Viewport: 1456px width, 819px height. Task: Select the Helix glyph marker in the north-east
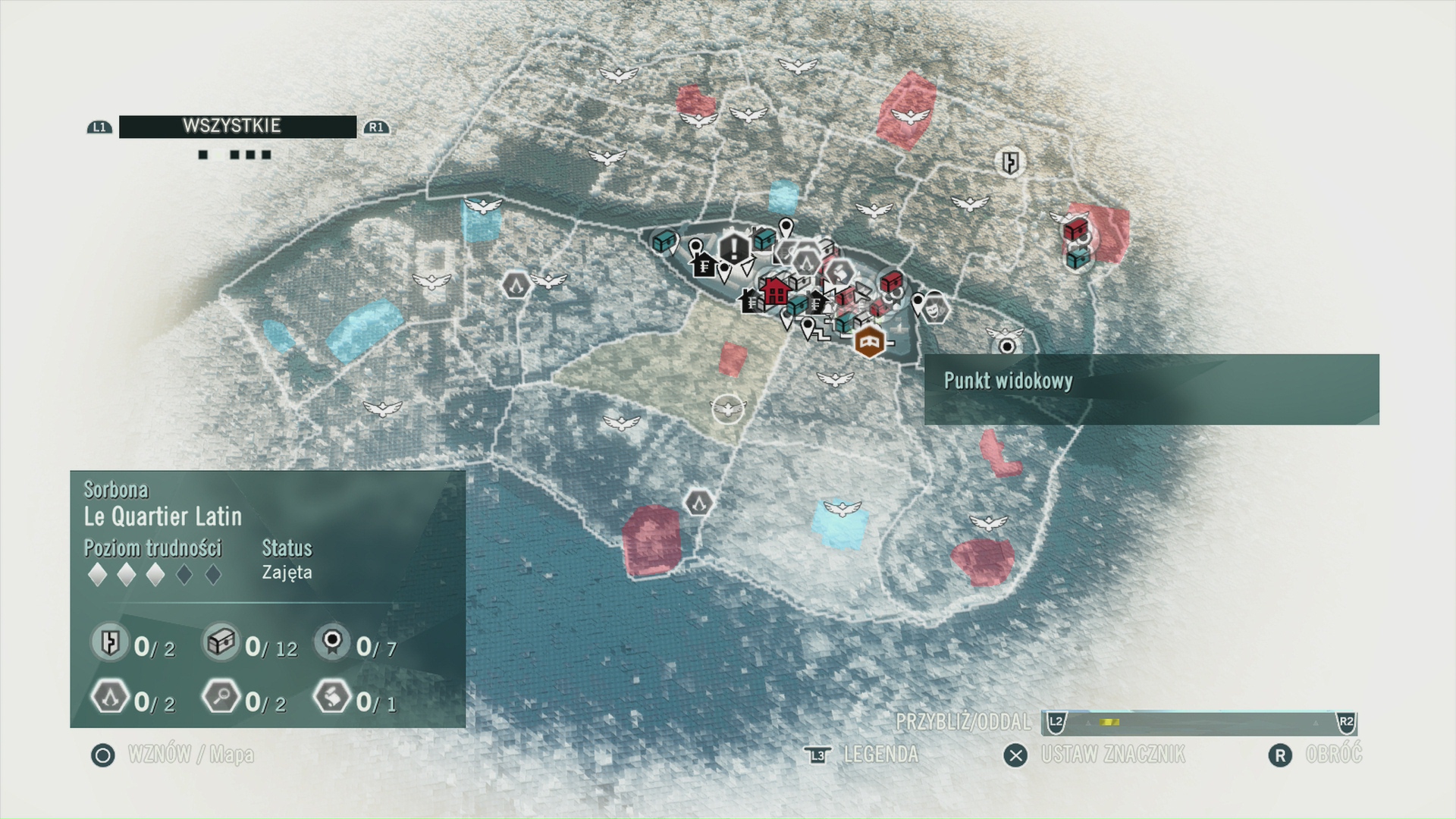point(1010,162)
